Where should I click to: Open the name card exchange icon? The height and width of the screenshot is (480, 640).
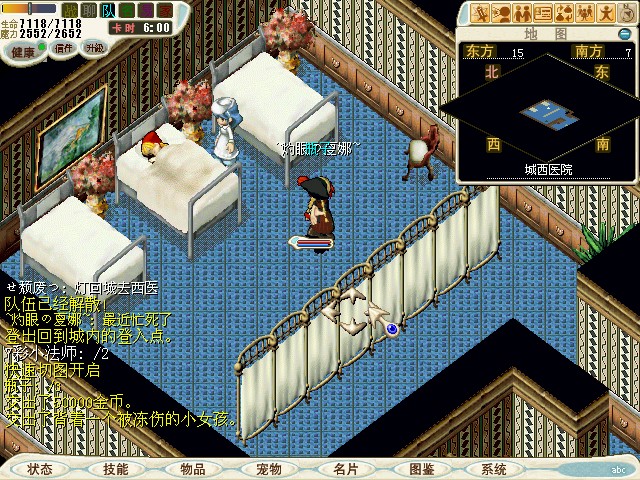pos(544,13)
